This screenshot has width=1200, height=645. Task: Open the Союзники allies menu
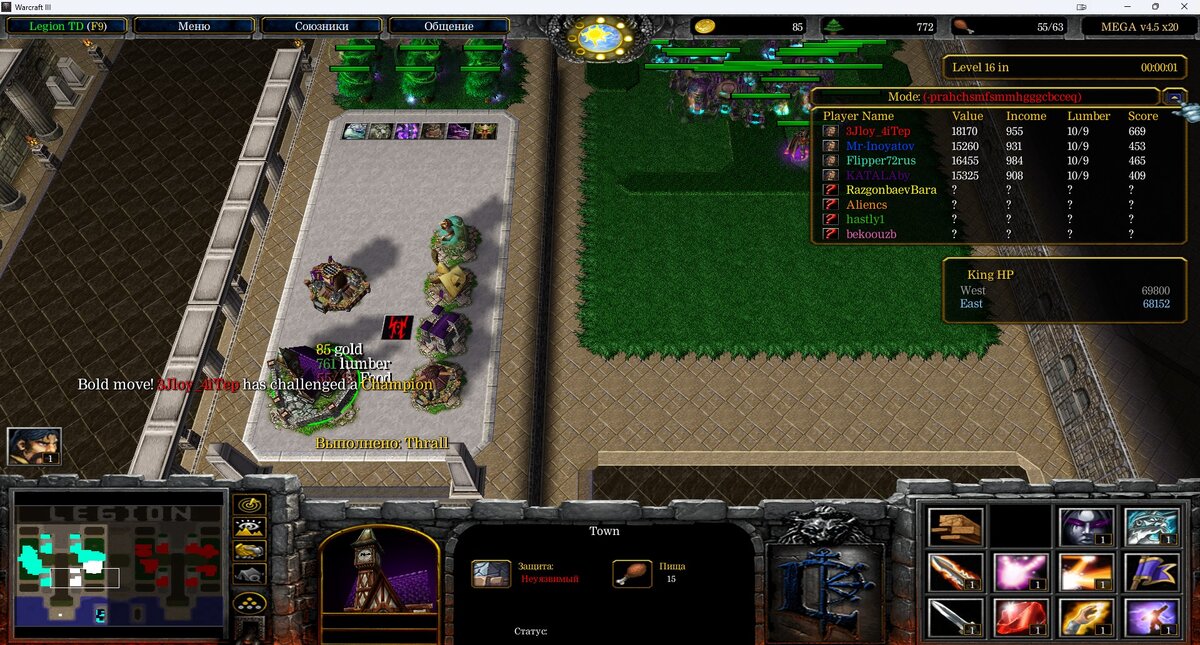pyautogui.click(x=321, y=26)
